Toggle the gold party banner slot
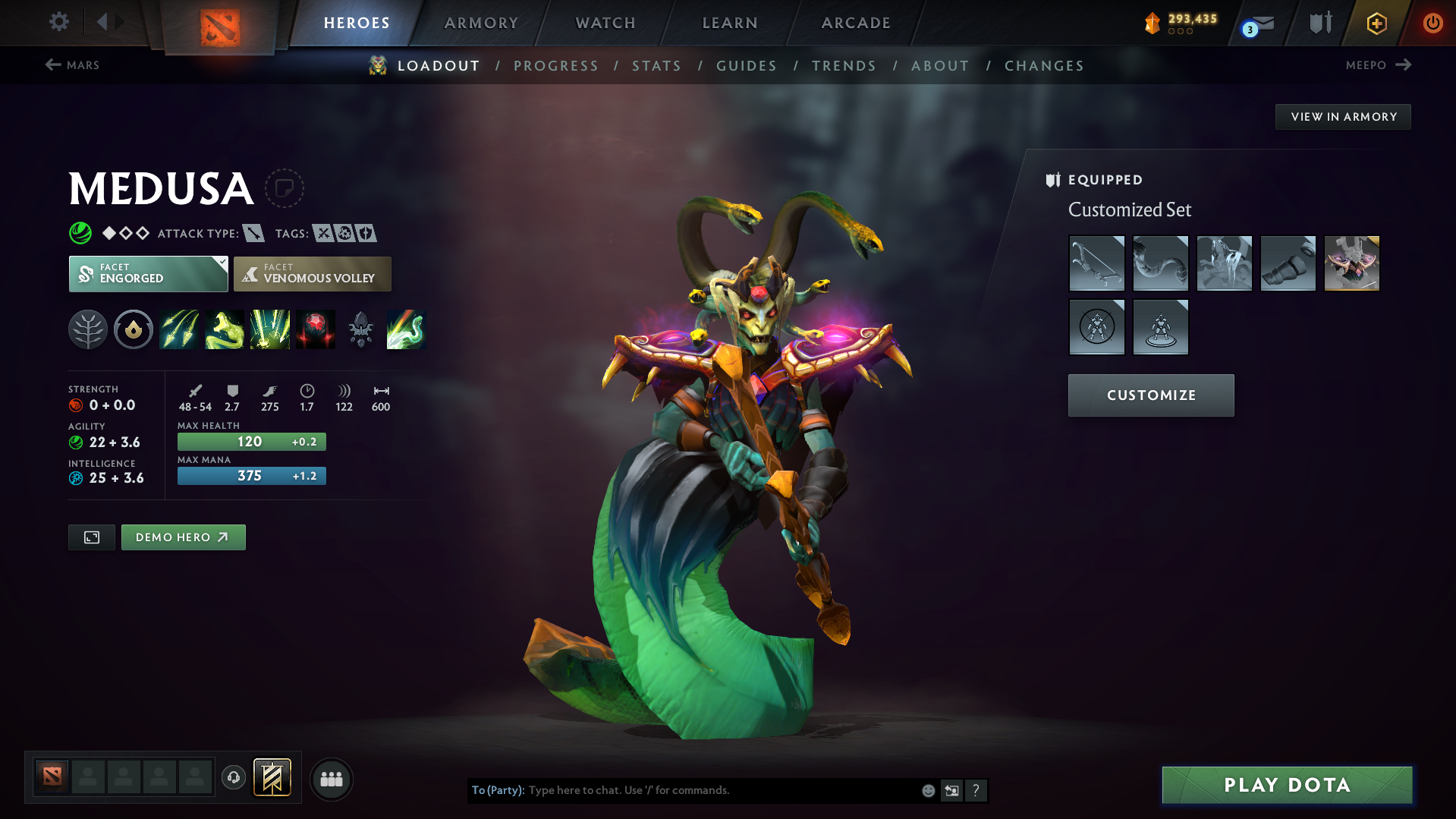Screen dimensions: 1456x819 [x=272, y=778]
